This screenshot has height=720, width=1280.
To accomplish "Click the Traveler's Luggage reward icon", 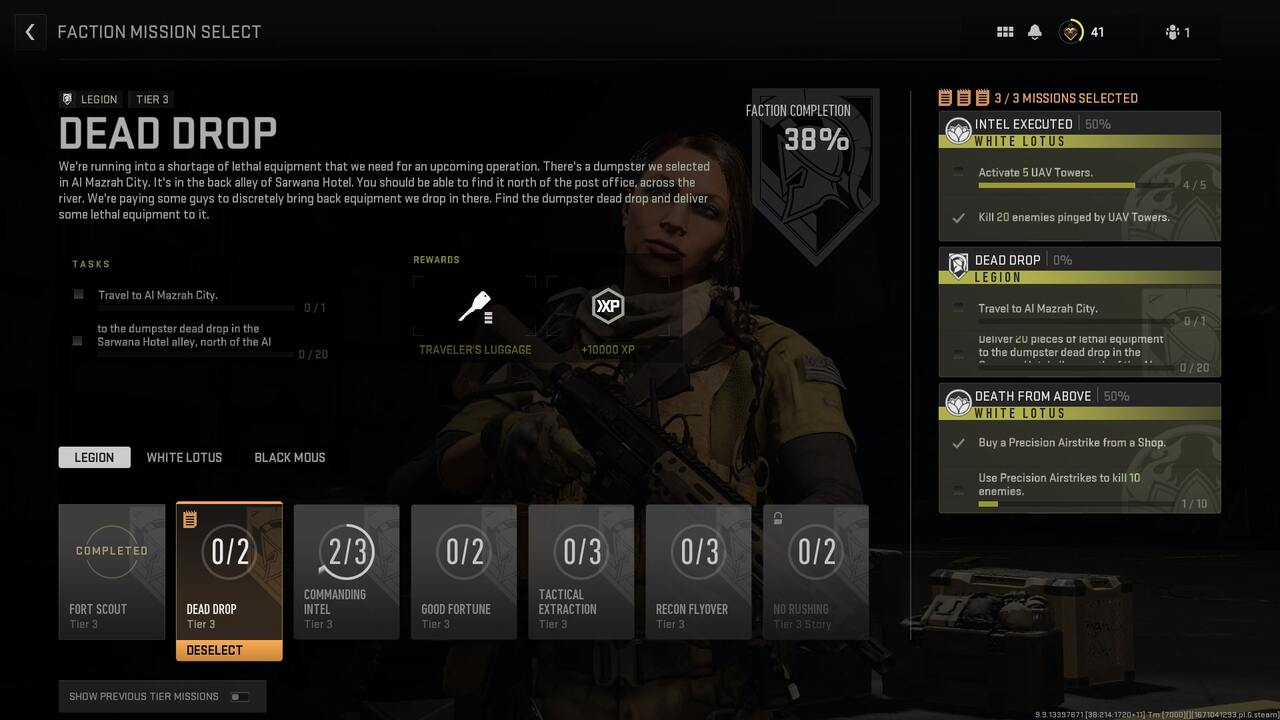I will [x=474, y=305].
